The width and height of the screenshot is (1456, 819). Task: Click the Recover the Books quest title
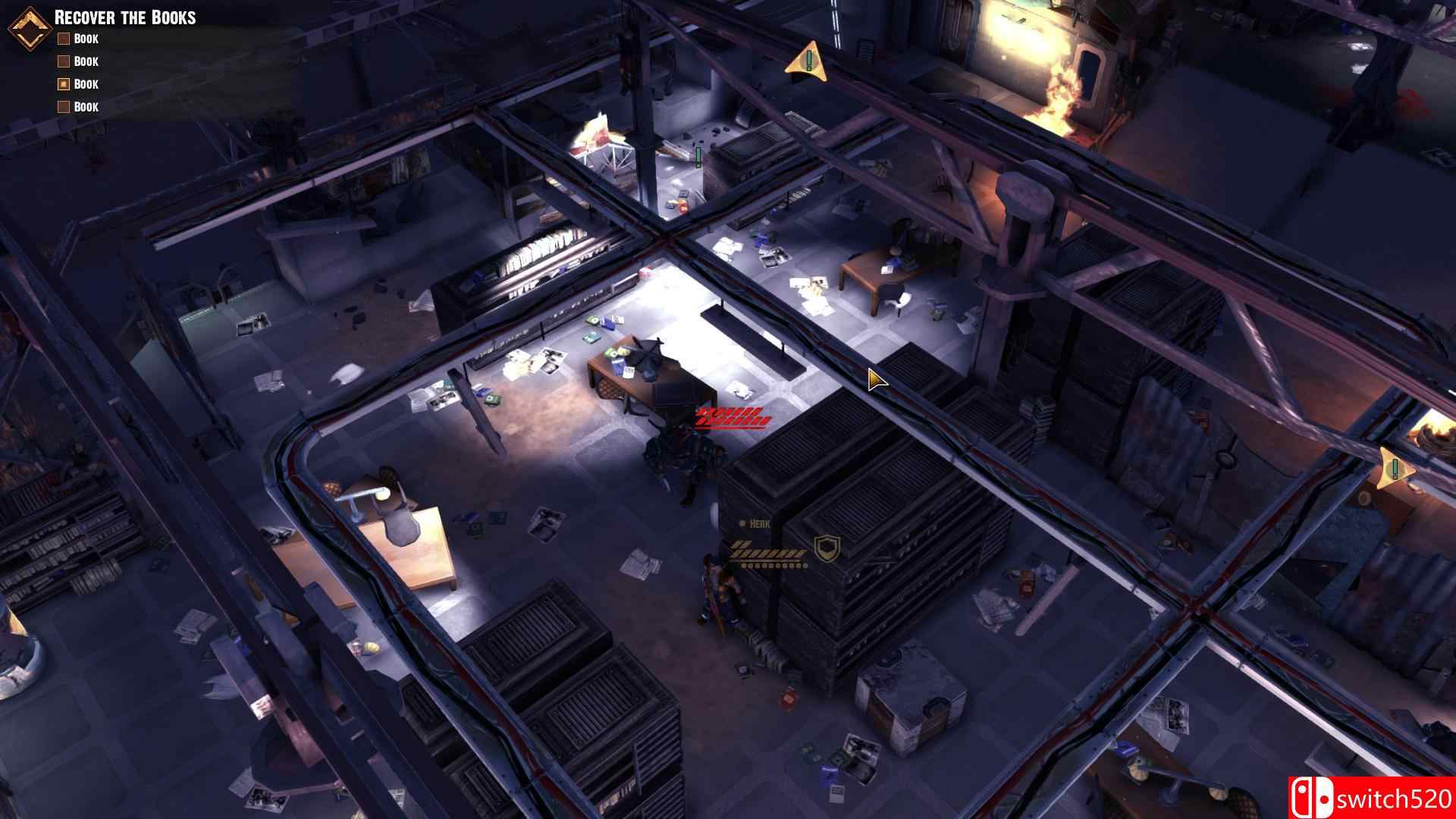coord(125,17)
